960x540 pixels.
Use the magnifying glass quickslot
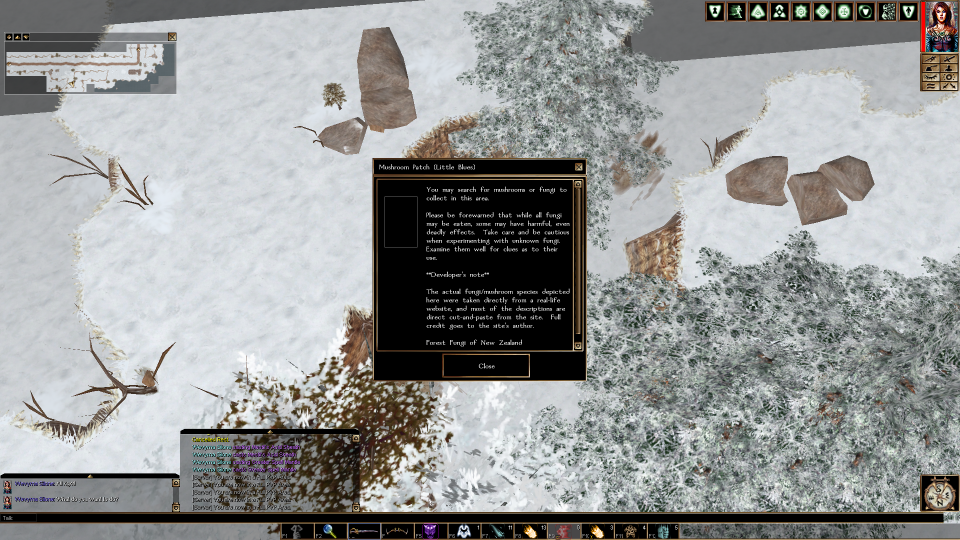point(330,531)
